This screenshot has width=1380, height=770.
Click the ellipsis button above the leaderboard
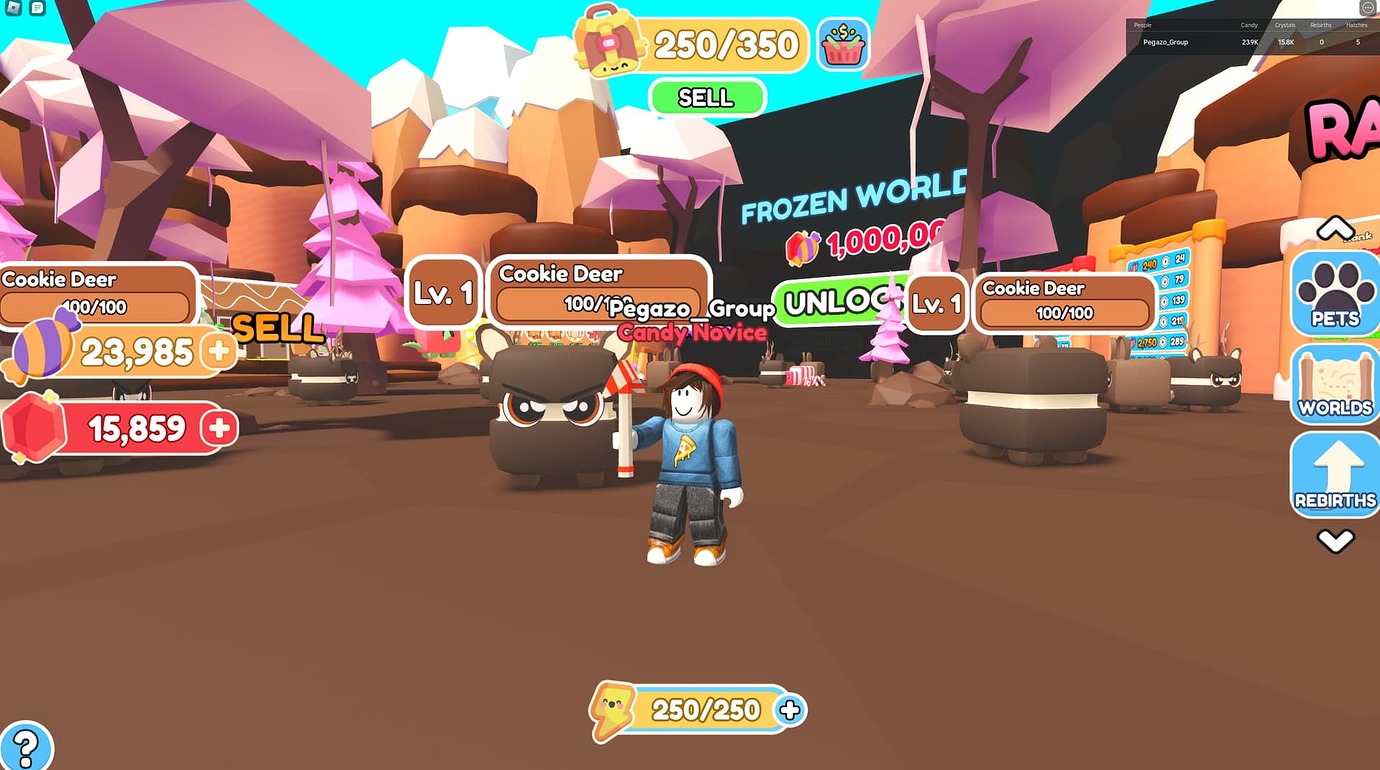tap(1367, 8)
